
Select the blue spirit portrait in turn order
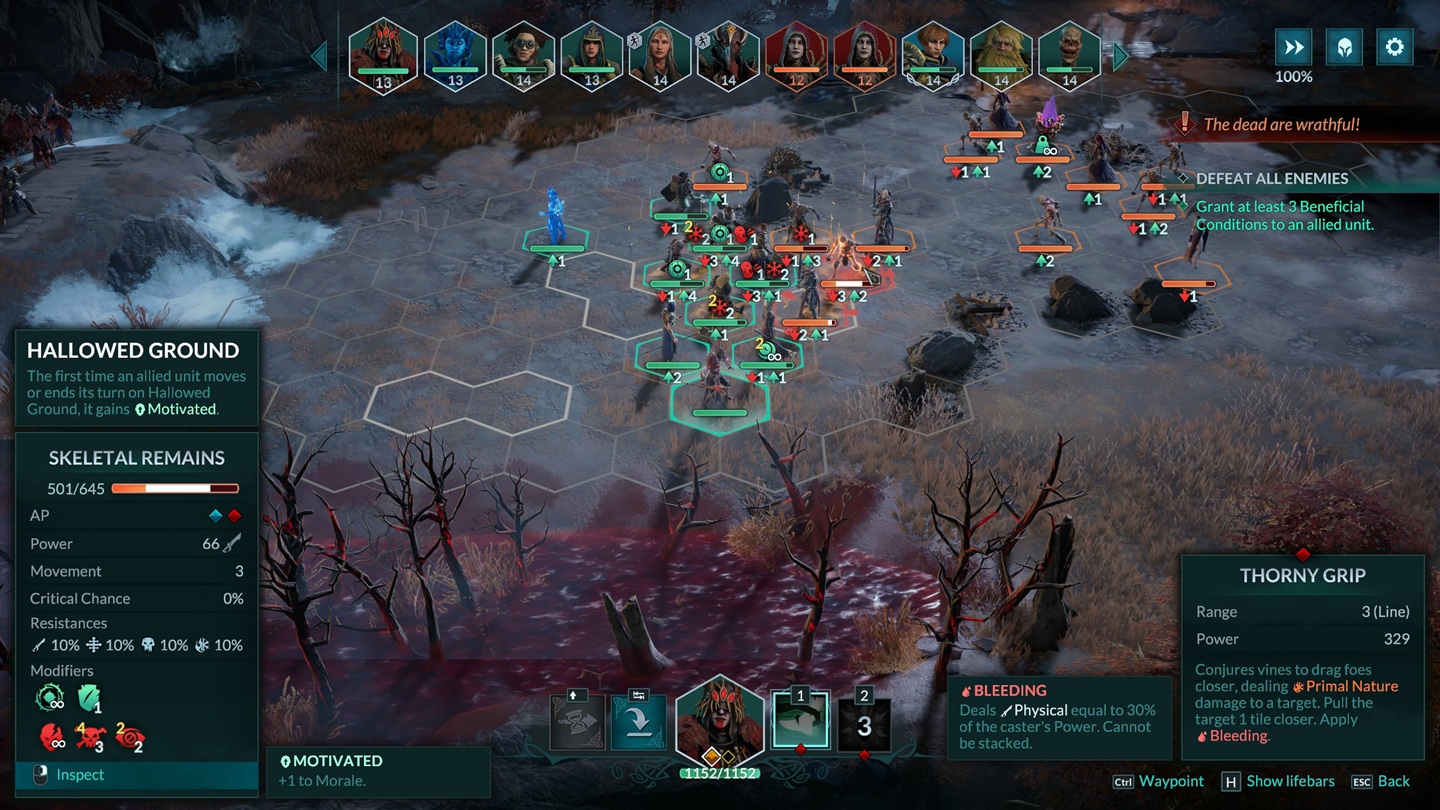pyautogui.click(x=455, y=54)
